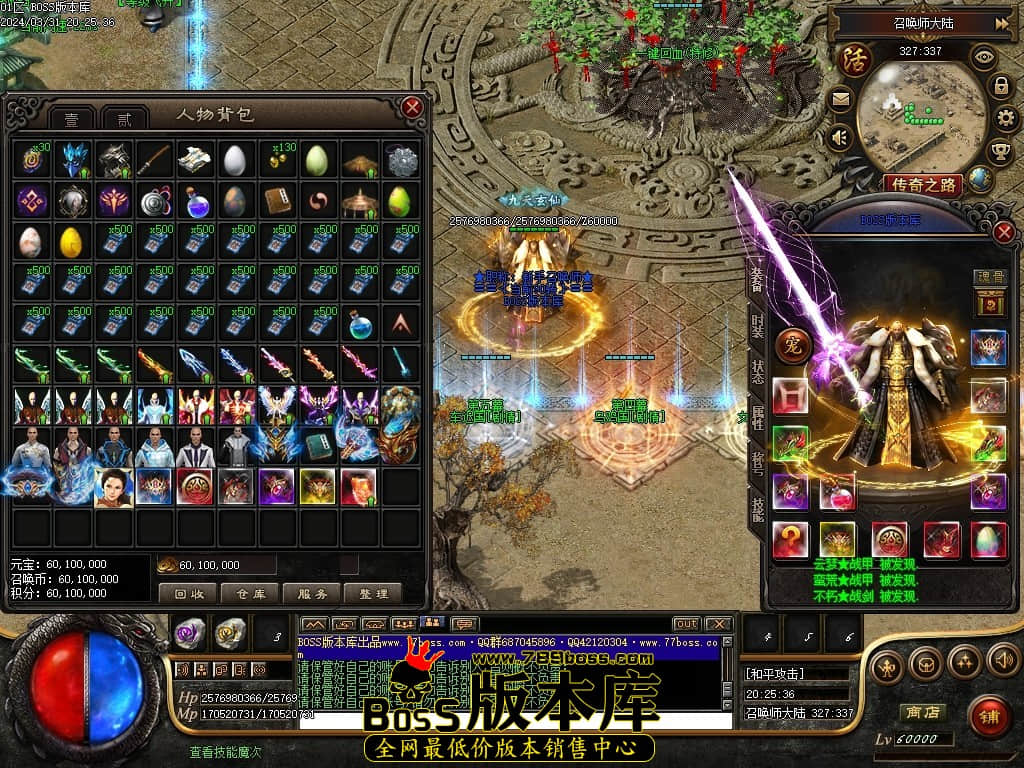This screenshot has height=768, width=1024.
Task: Close the character equipment panel
Action: click(1004, 232)
